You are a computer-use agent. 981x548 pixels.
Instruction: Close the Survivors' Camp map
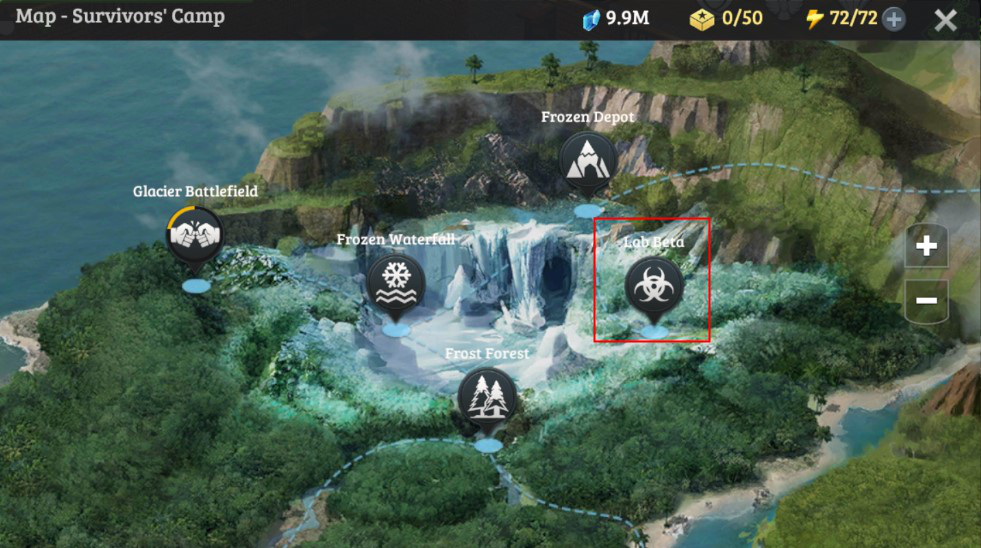tap(945, 20)
